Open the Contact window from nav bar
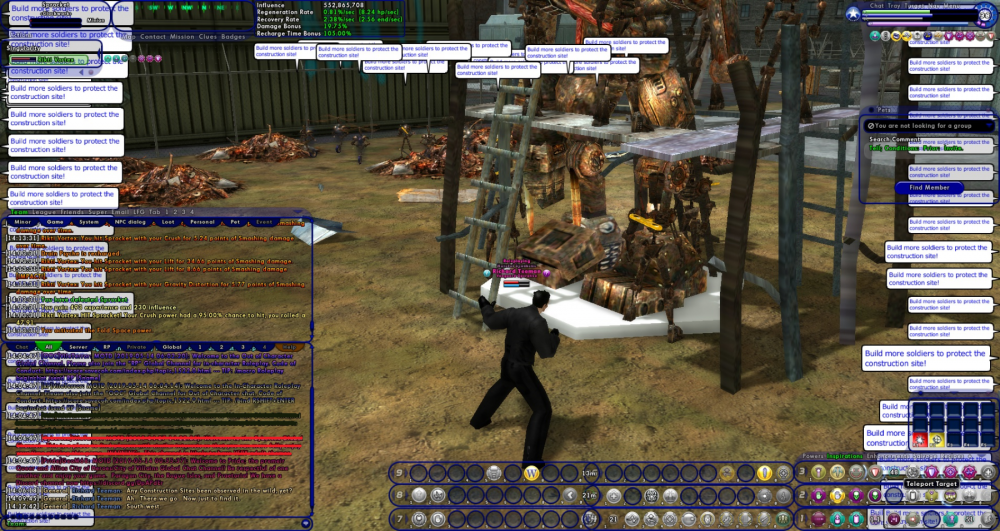The width and height of the screenshot is (1000, 531). [153, 37]
